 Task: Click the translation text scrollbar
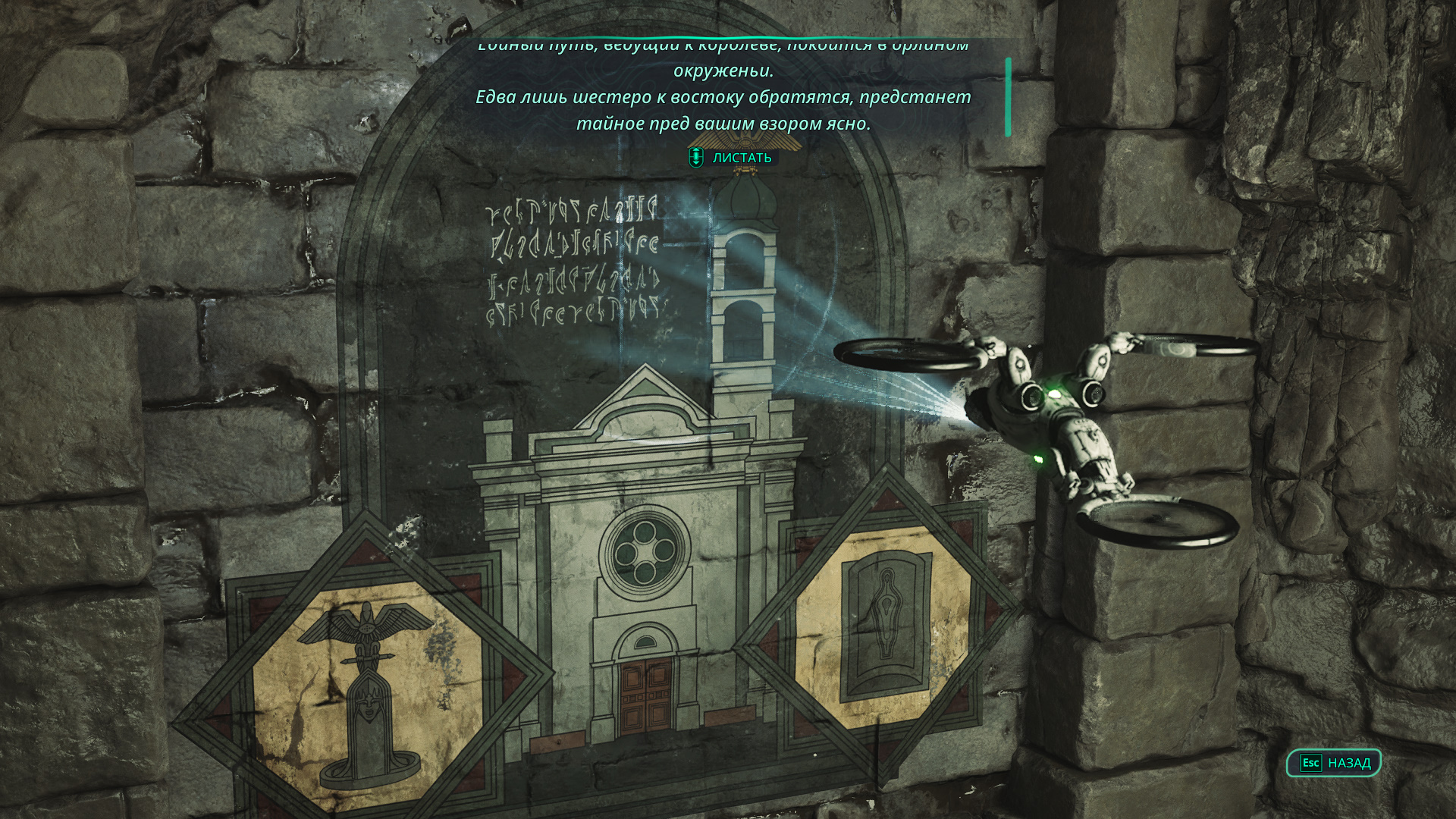1008,97
